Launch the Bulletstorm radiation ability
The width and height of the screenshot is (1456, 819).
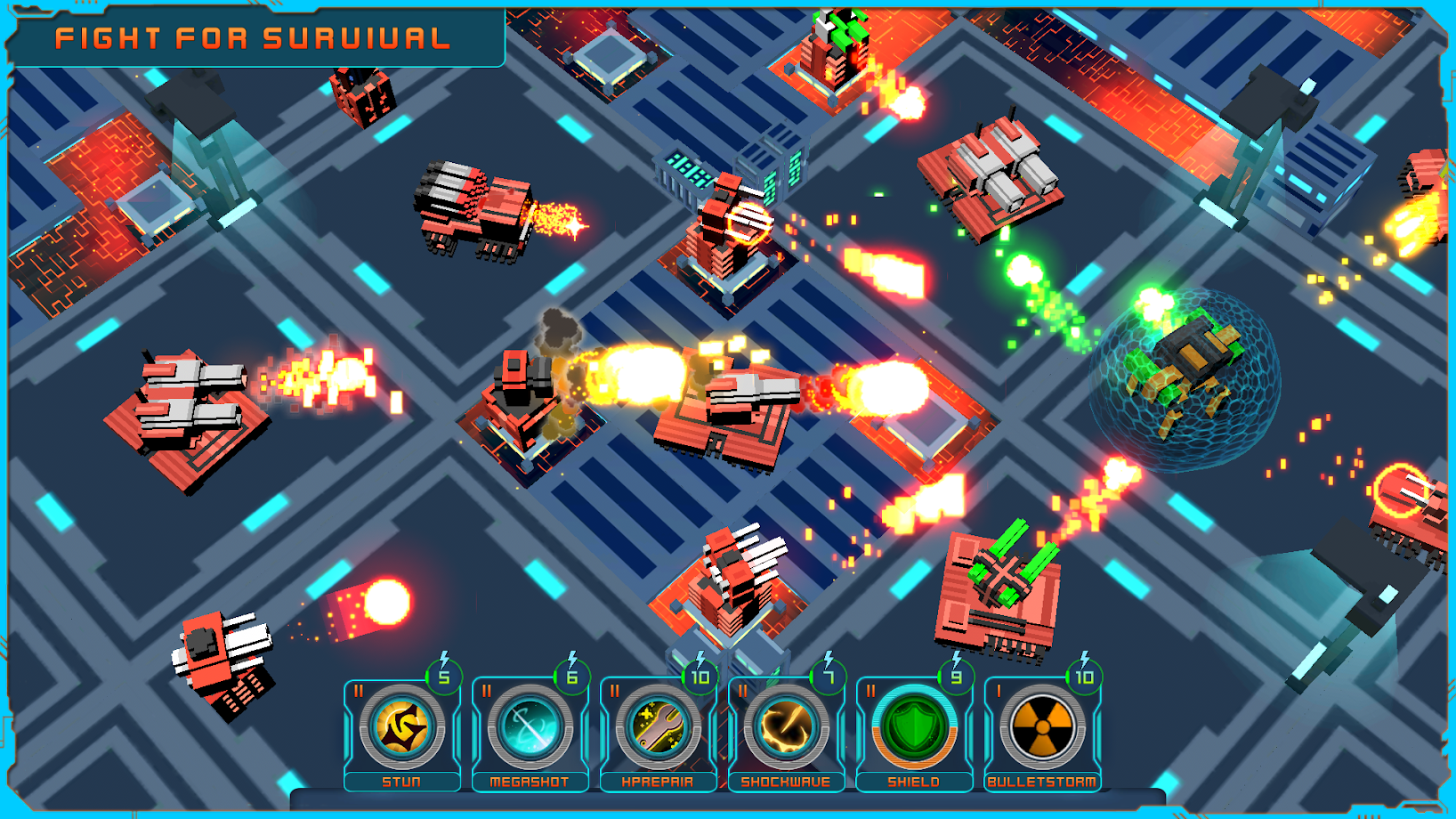(x=1042, y=728)
